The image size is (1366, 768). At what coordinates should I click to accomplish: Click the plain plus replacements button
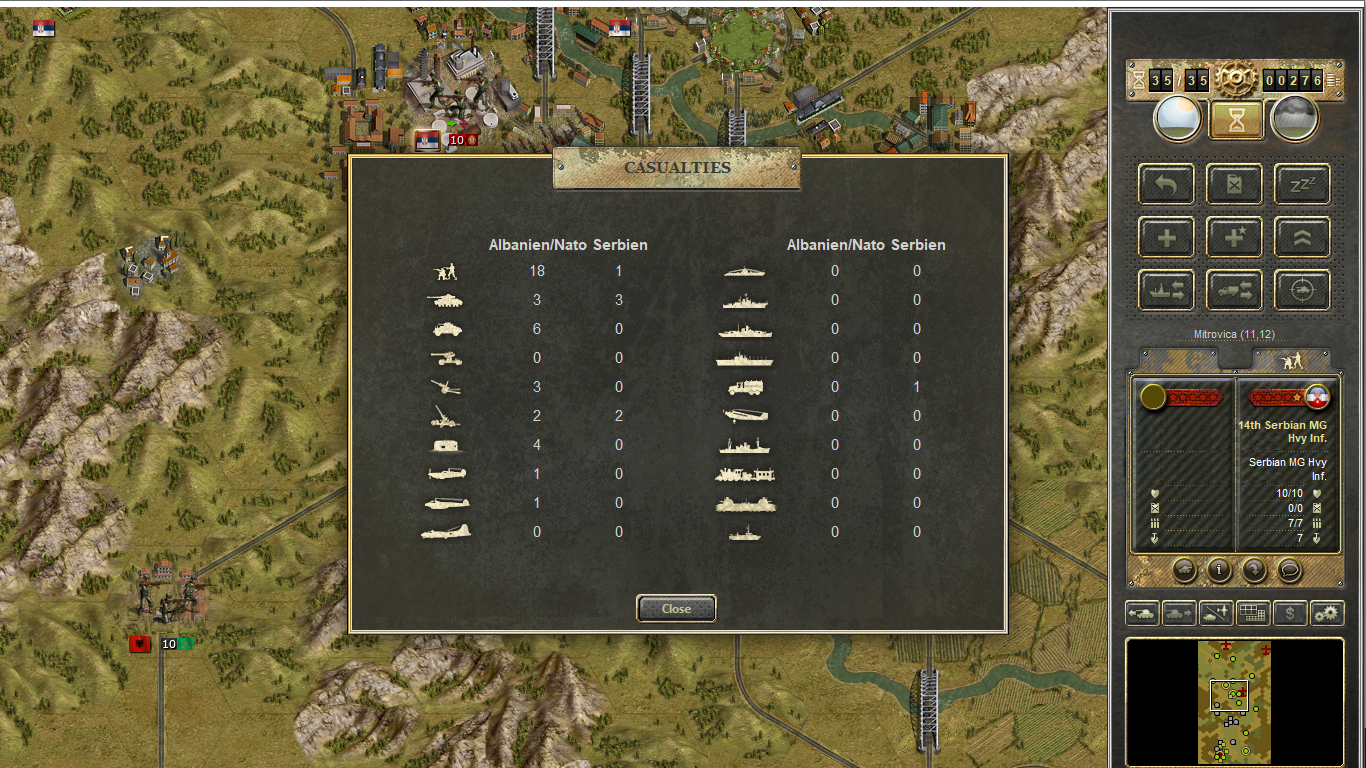1166,238
